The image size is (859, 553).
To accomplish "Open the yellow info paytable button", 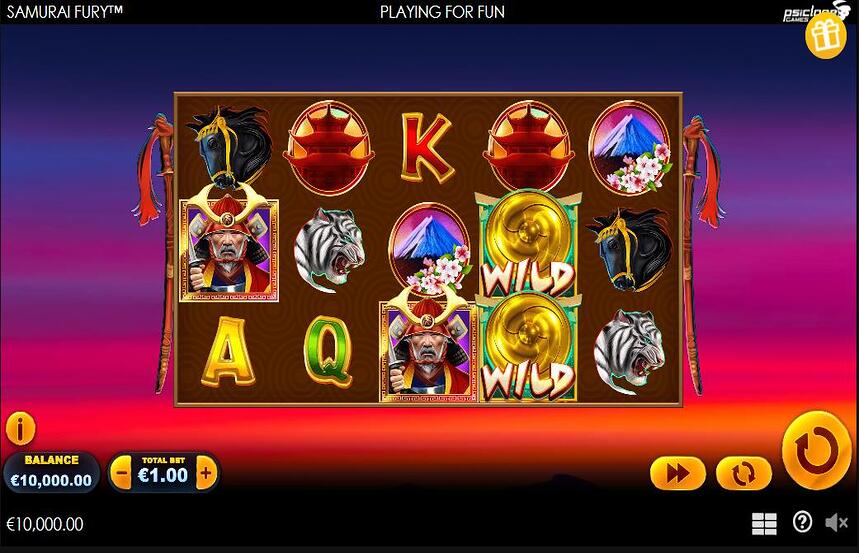I will tap(20, 429).
